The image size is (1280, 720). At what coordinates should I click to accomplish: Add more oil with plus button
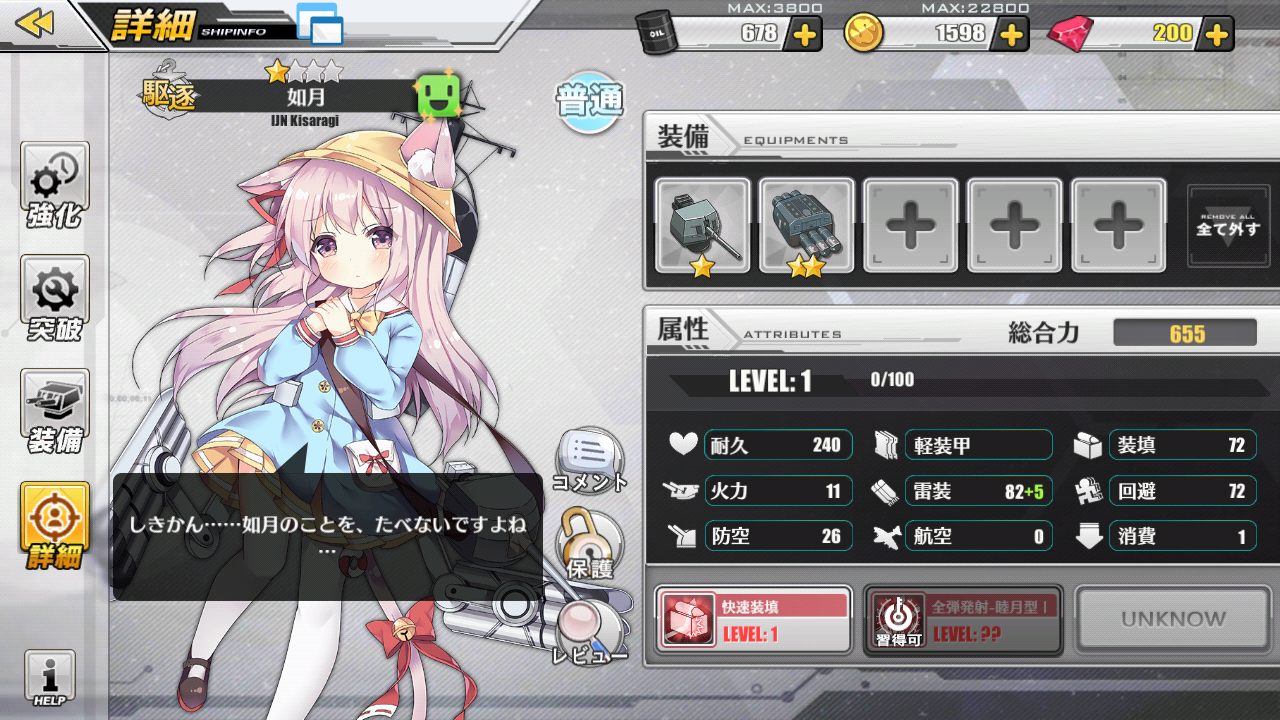805,34
